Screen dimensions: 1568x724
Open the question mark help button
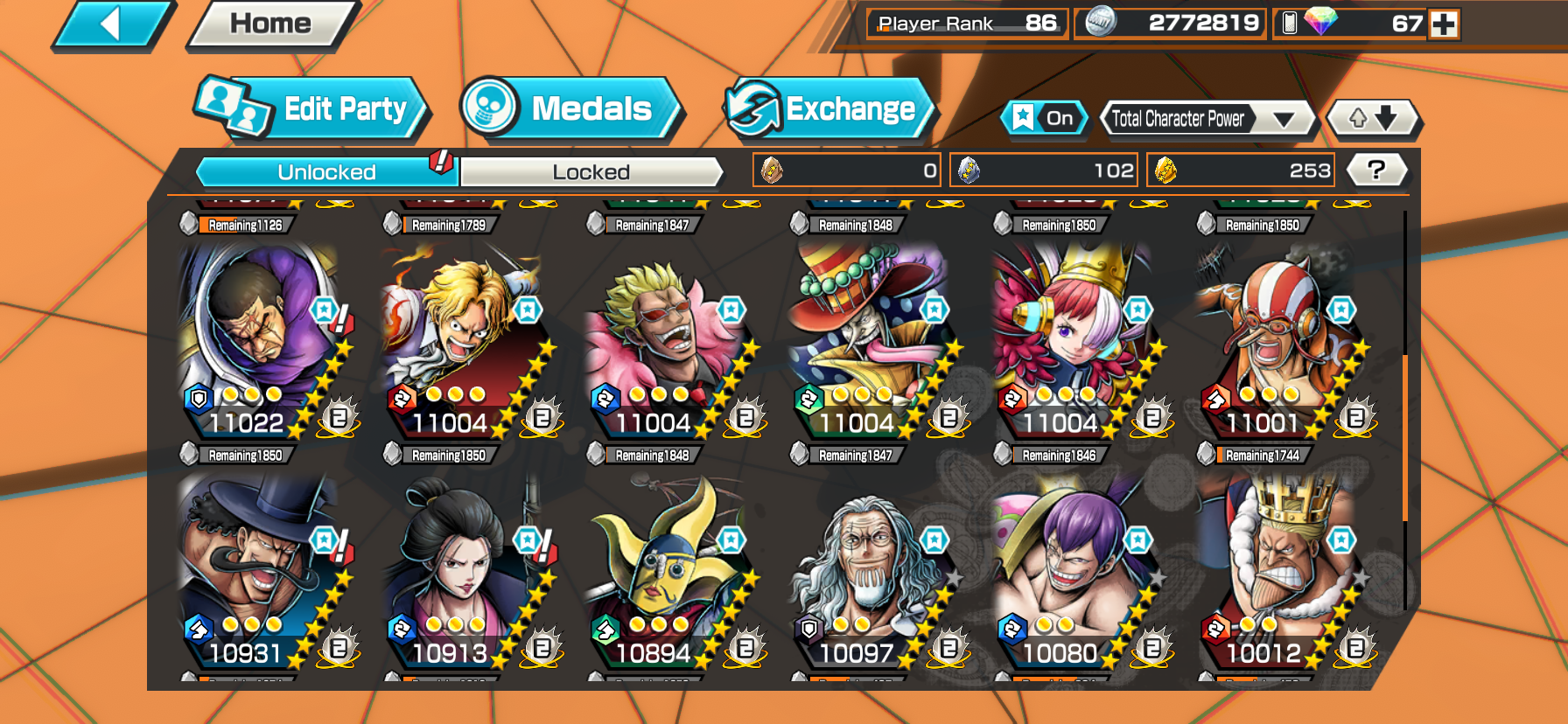click(1376, 170)
